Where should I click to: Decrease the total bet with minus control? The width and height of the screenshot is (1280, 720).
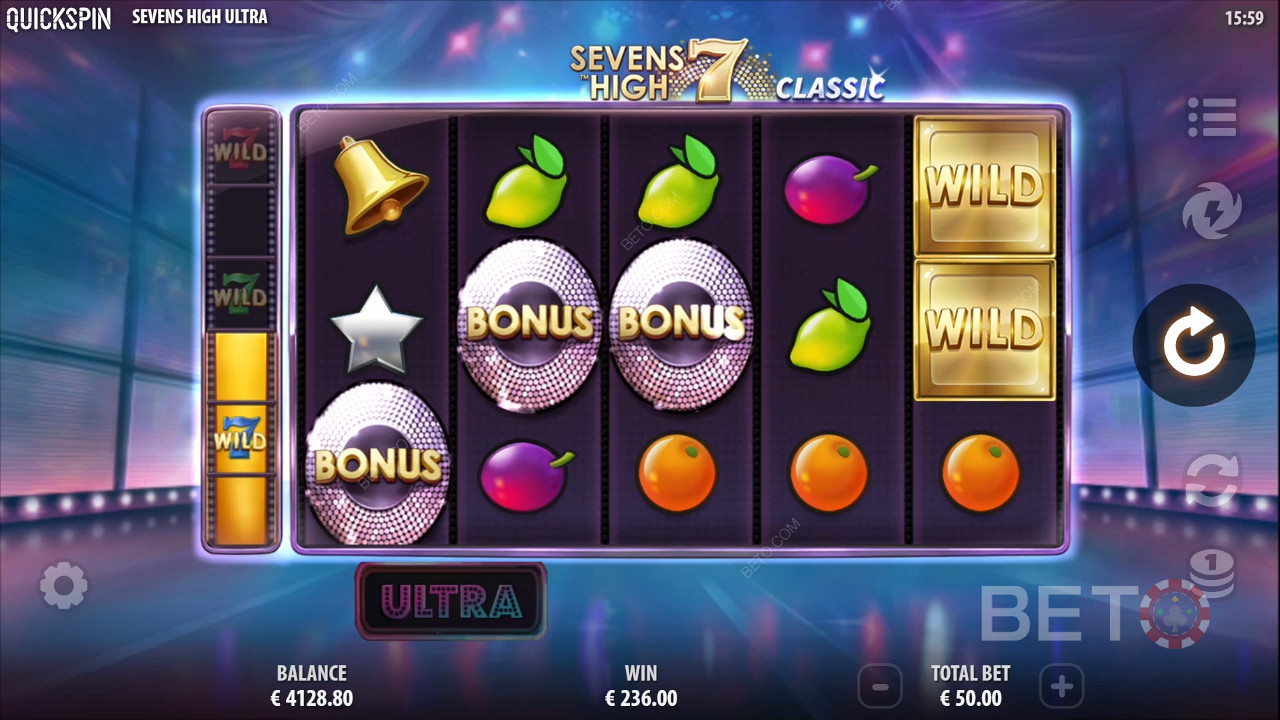click(x=880, y=687)
